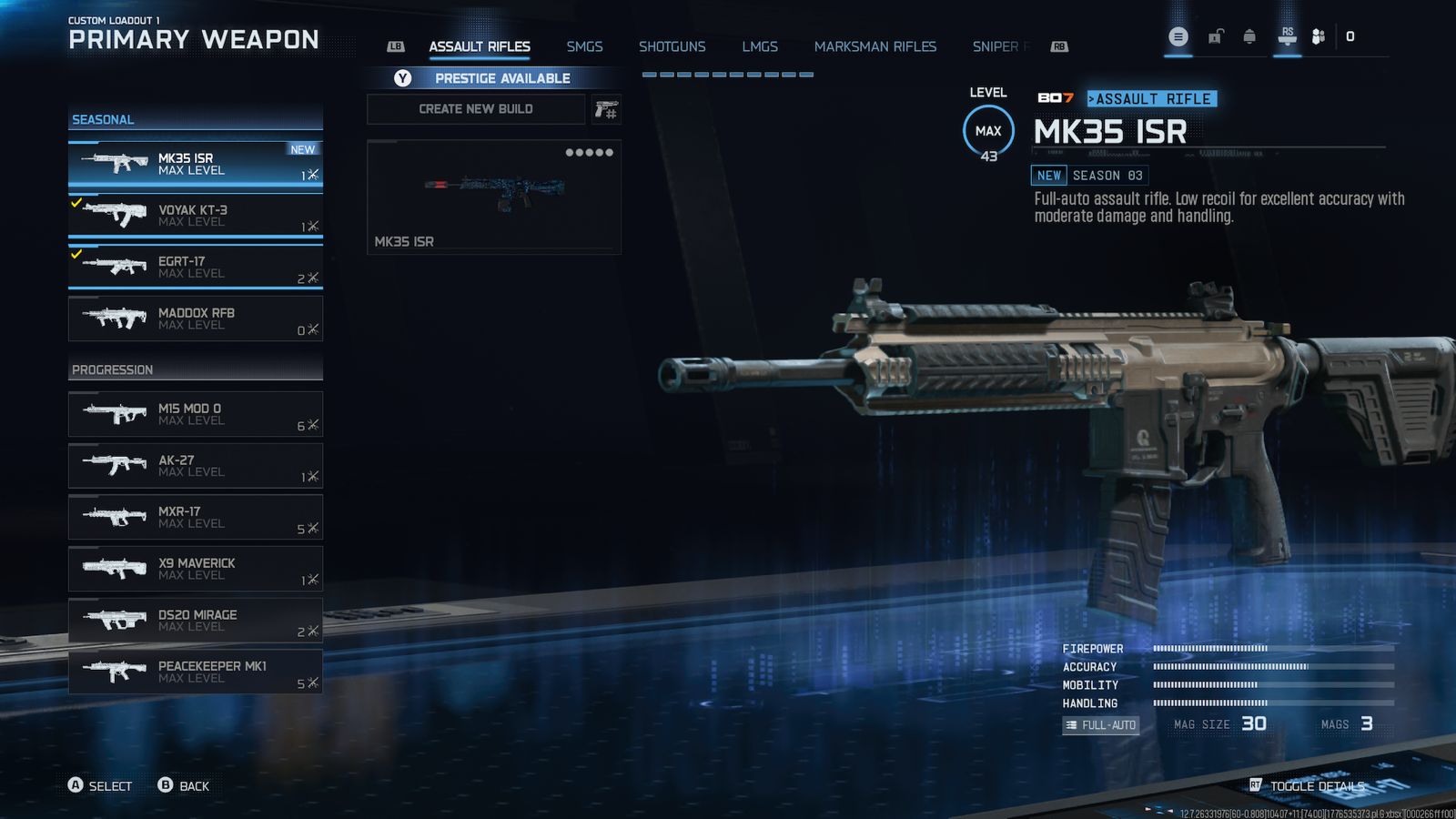Screen dimensions: 1456x819
Task: Open the MK35 ISR build thumbnail
Action: tap(494, 197)
